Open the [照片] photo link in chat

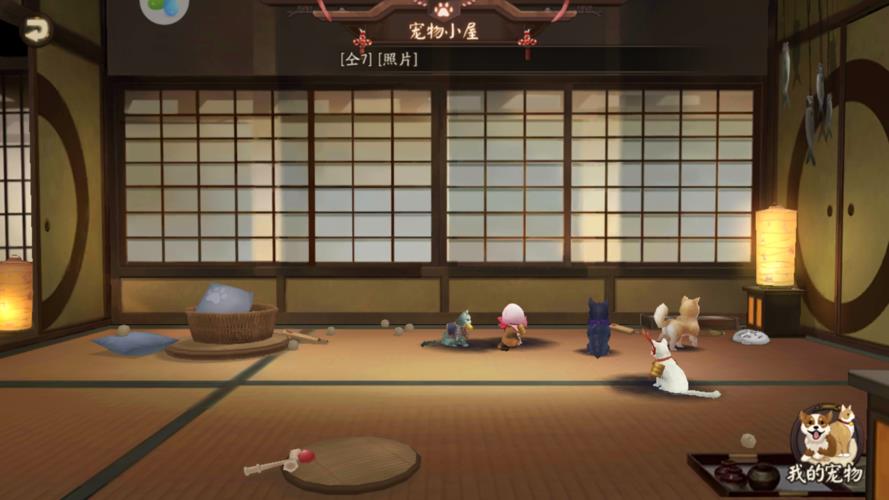pyautogui.click(x=399, y=59)
